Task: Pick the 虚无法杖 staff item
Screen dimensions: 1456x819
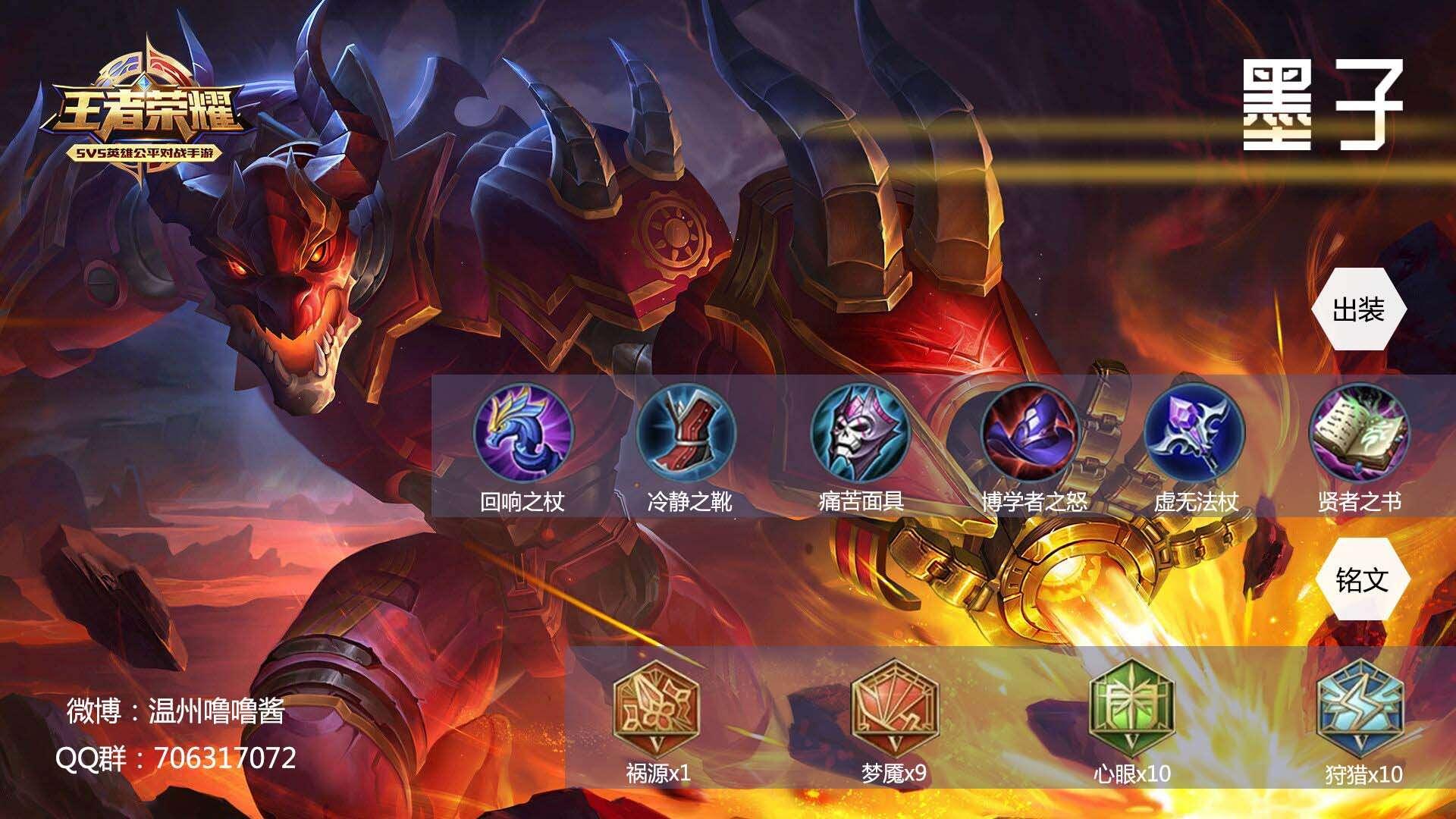Action: pos(1194,432)
